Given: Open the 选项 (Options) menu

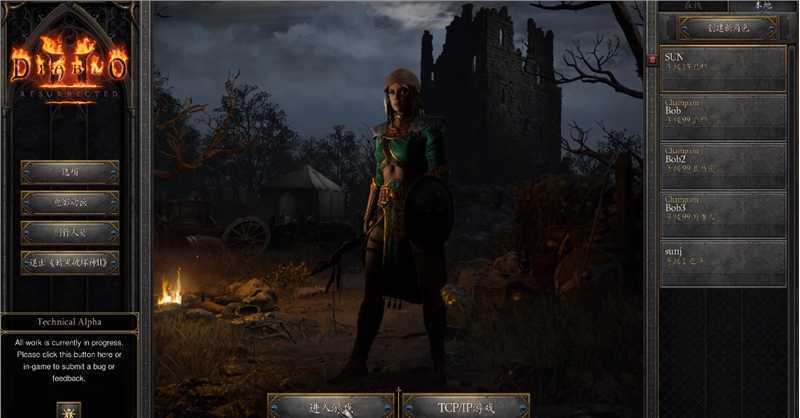Looking at the screenshot, I should 70,172.
